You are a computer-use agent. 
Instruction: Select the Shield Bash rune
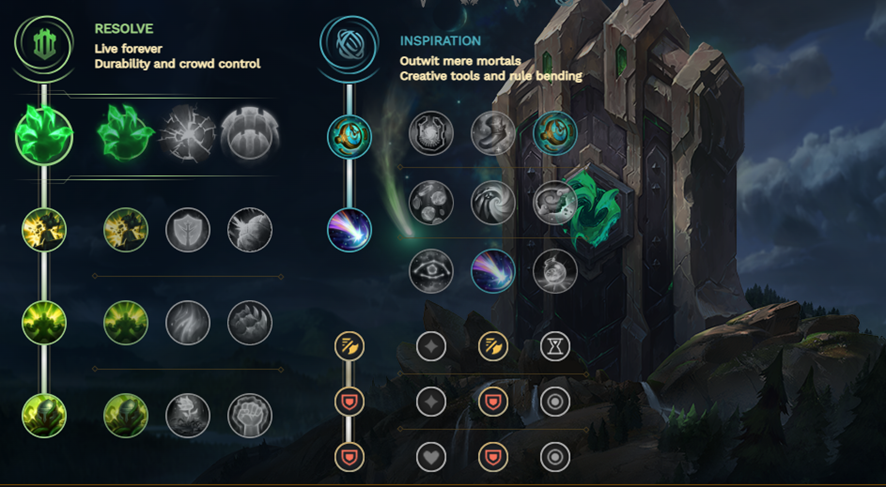[x=249, y=230]
